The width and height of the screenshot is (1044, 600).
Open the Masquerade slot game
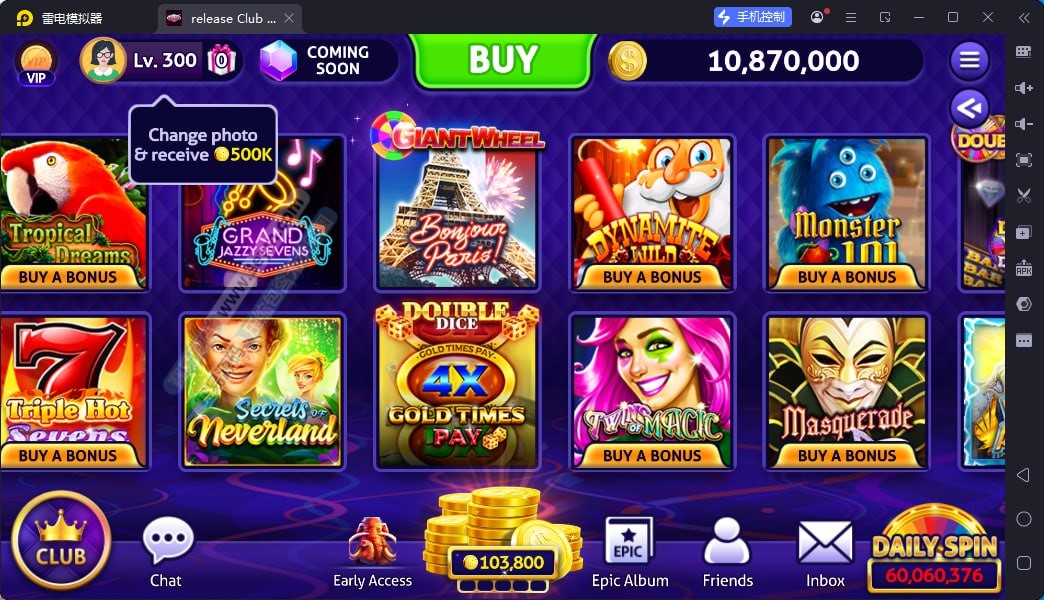coord(846,391)
